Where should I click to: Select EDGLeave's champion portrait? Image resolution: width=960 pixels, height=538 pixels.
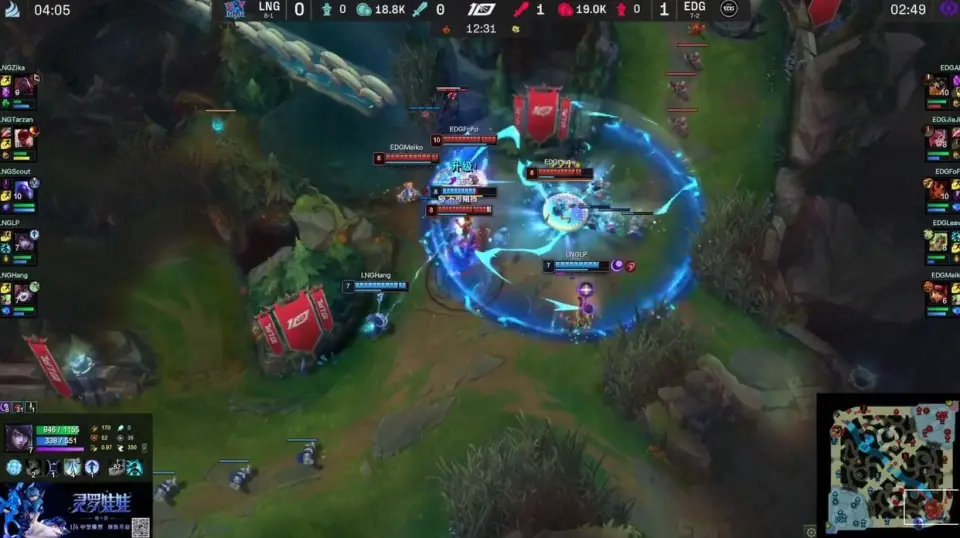pyautogui.click(x=939, y=241)
